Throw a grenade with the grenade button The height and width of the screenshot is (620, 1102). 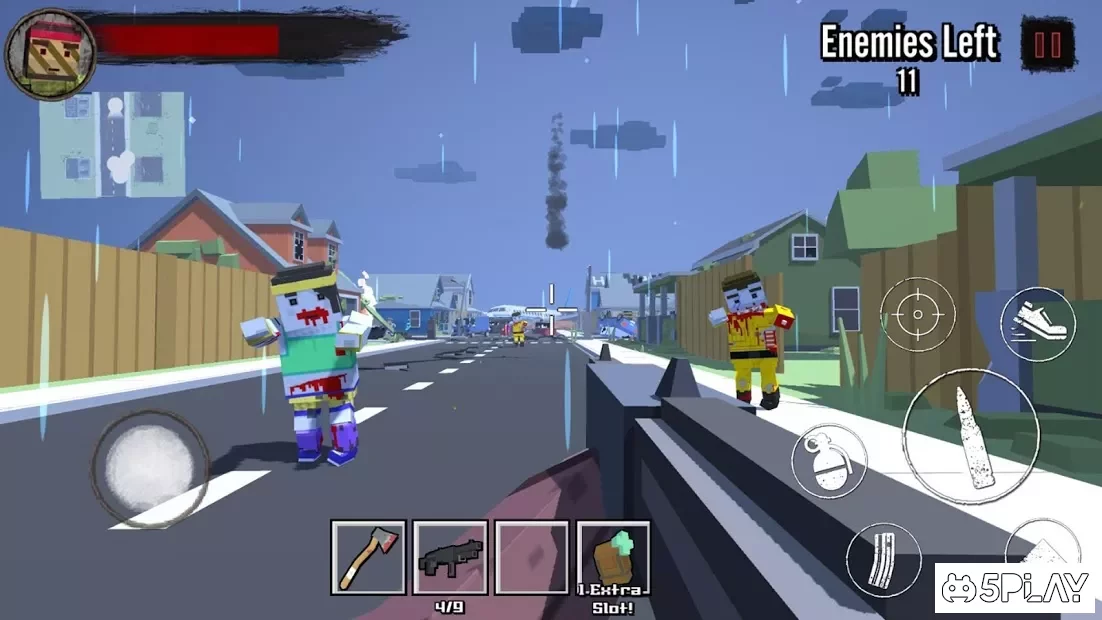pos(829,461)
